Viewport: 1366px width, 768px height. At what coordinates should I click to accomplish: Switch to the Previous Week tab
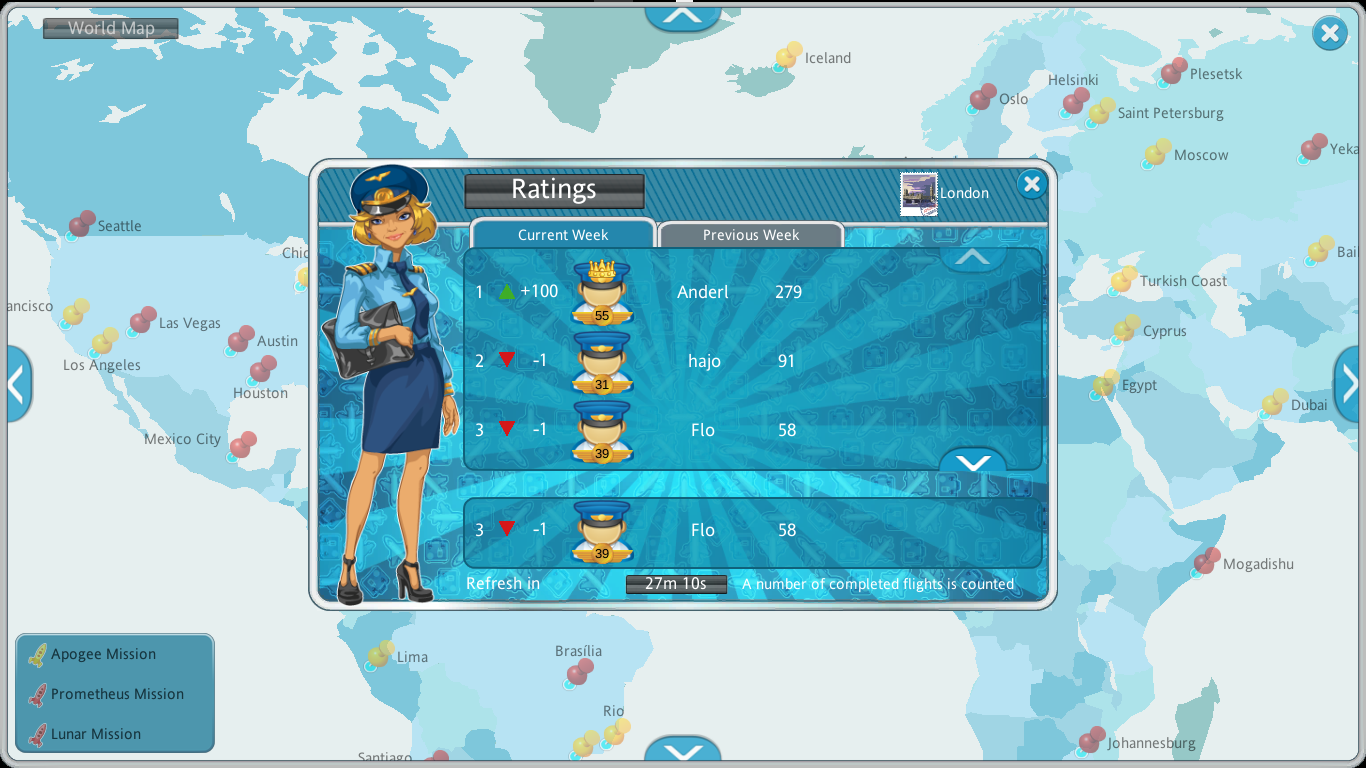(750, 235)
